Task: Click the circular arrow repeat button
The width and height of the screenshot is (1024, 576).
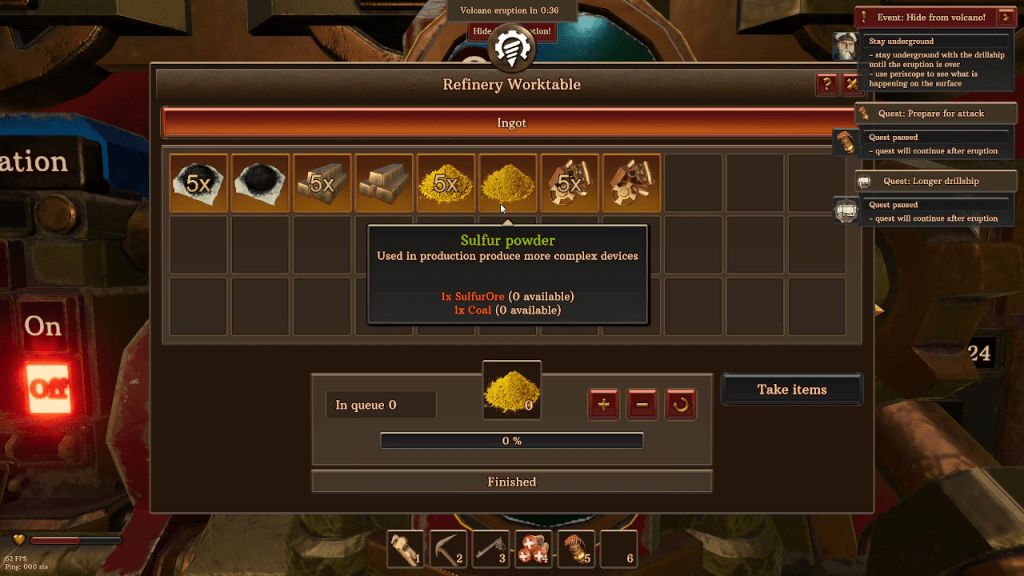Action: [x=681, y=405]
